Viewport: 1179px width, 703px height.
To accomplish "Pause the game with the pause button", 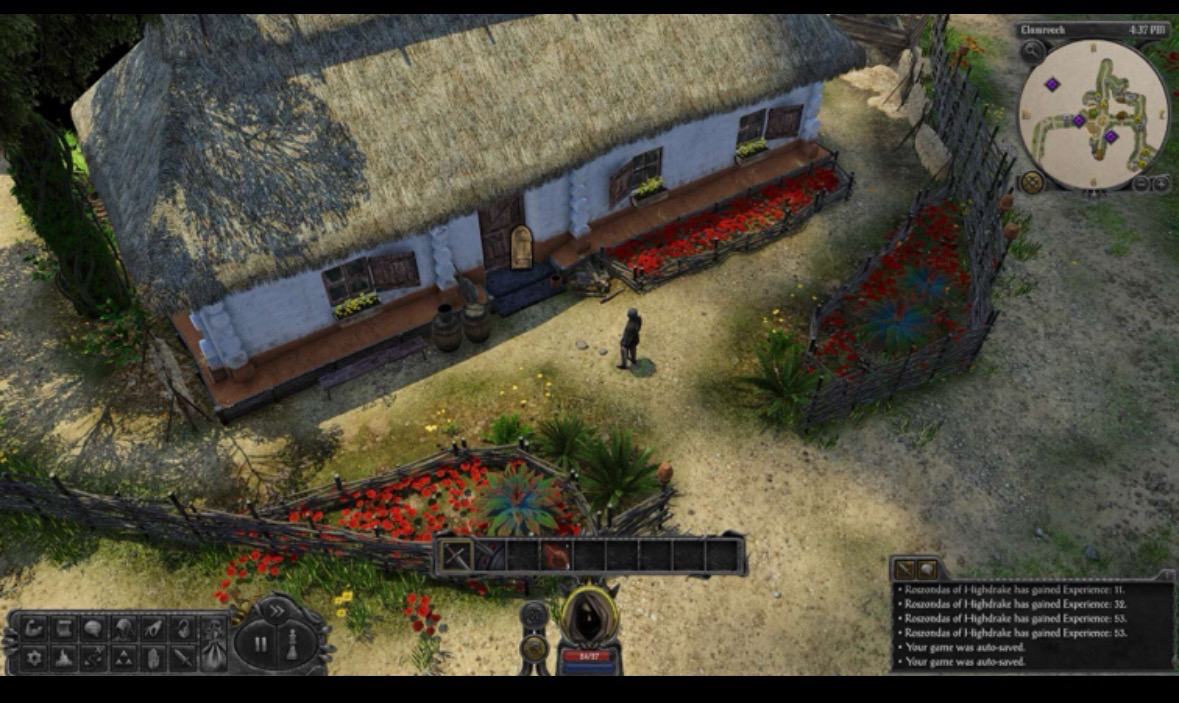I will pyautogui.click(x=260, y=645).
